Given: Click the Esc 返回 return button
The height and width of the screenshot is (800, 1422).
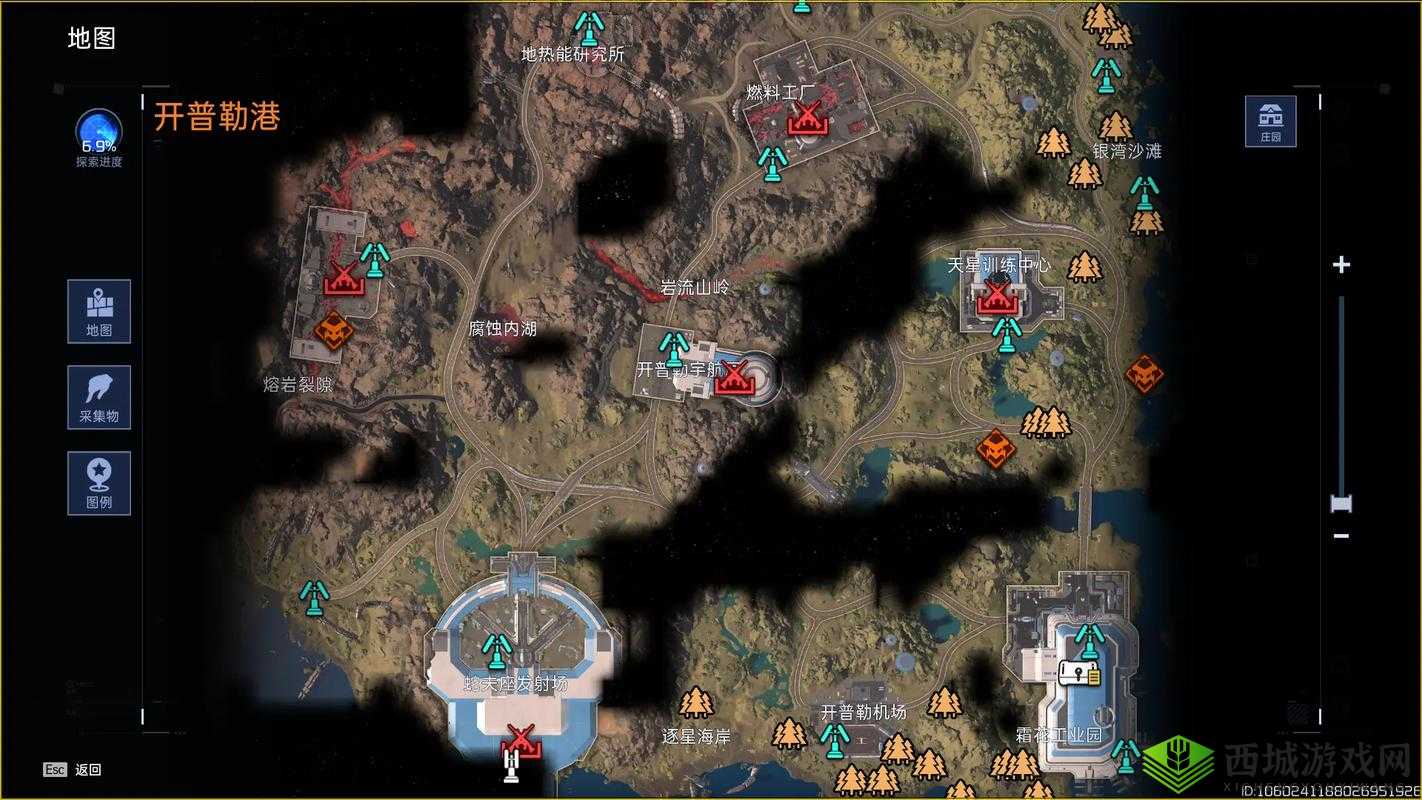Looking at the screenshot, I should click(72, 768).
